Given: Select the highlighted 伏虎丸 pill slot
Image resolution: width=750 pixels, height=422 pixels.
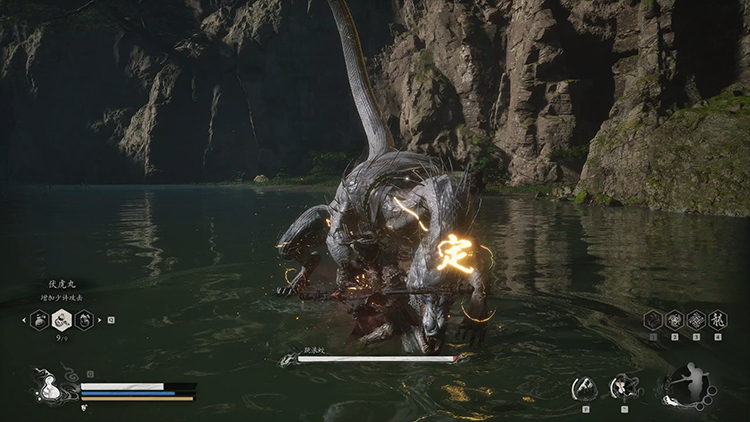Looking at the screenshot, I should [x=62, y=320].
